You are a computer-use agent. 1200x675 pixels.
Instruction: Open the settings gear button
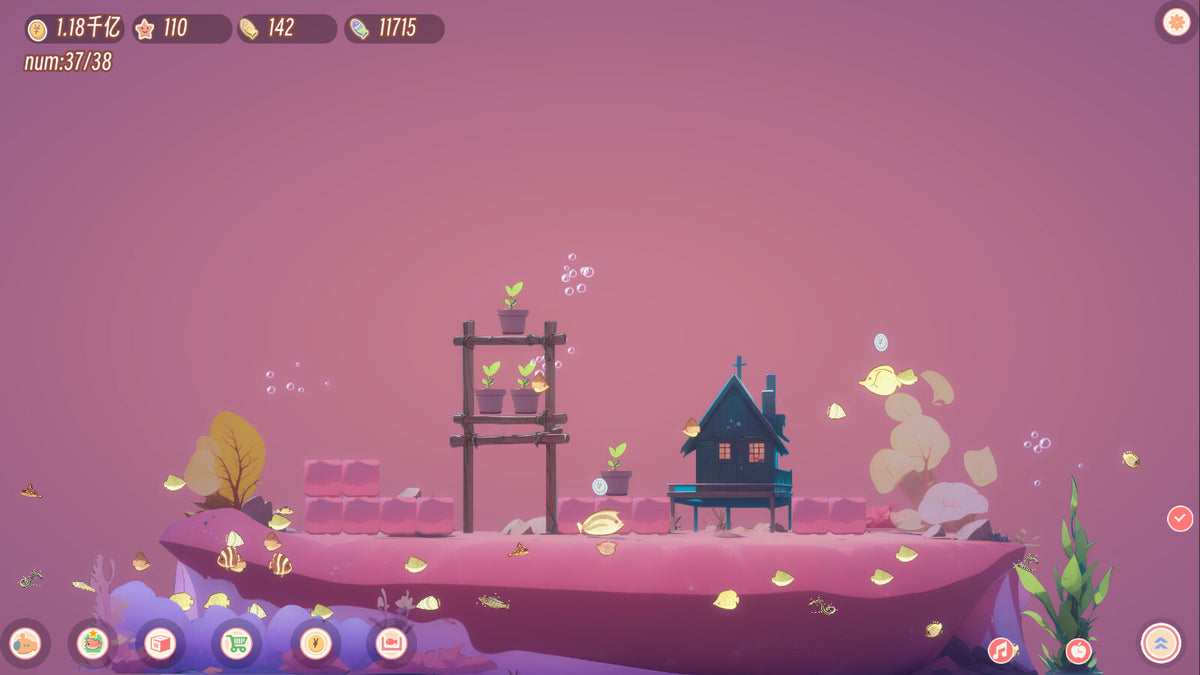(x=1176, y=20)
